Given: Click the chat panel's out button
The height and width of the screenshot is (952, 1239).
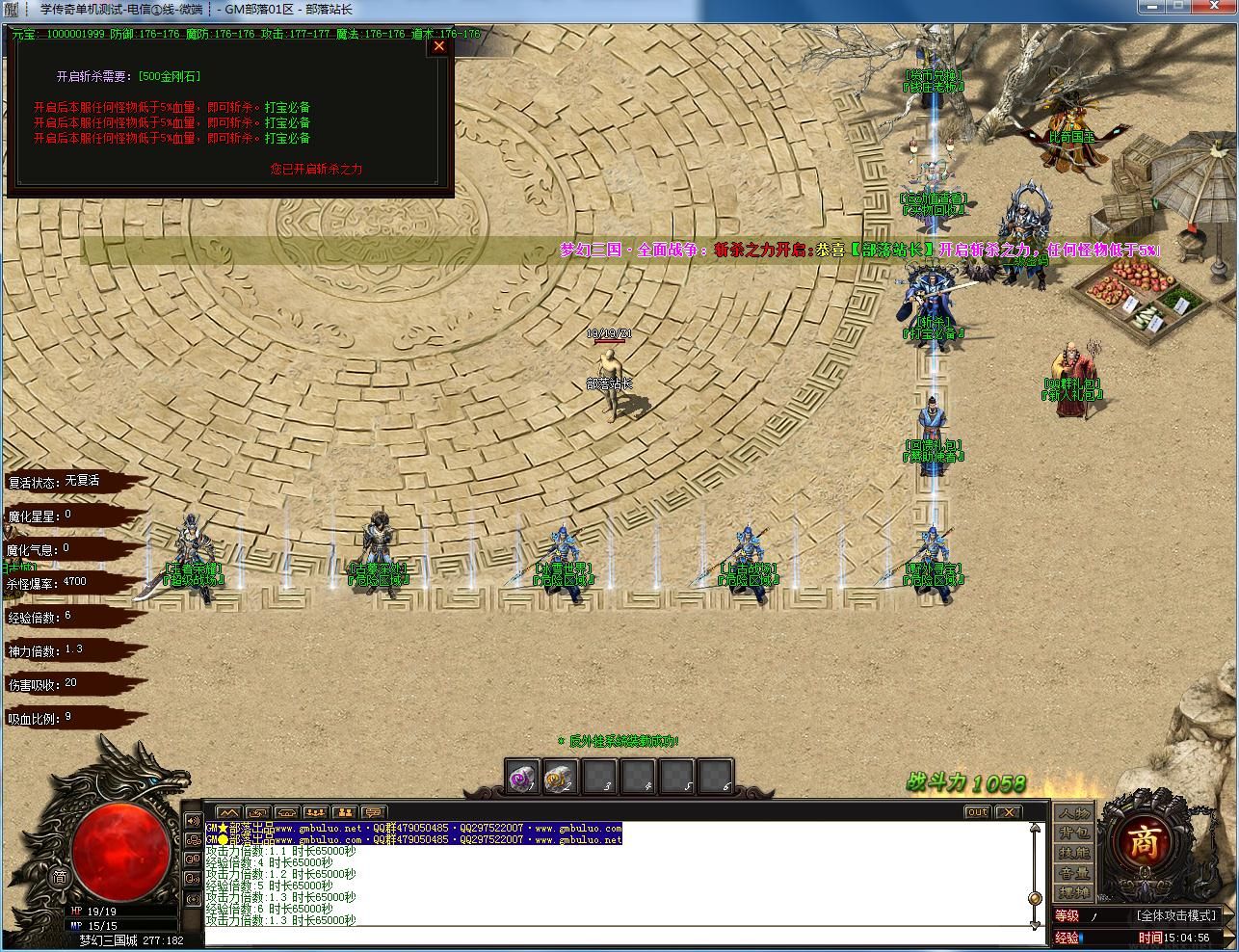Looking at the screenshot, I should [x=978, y=812].
